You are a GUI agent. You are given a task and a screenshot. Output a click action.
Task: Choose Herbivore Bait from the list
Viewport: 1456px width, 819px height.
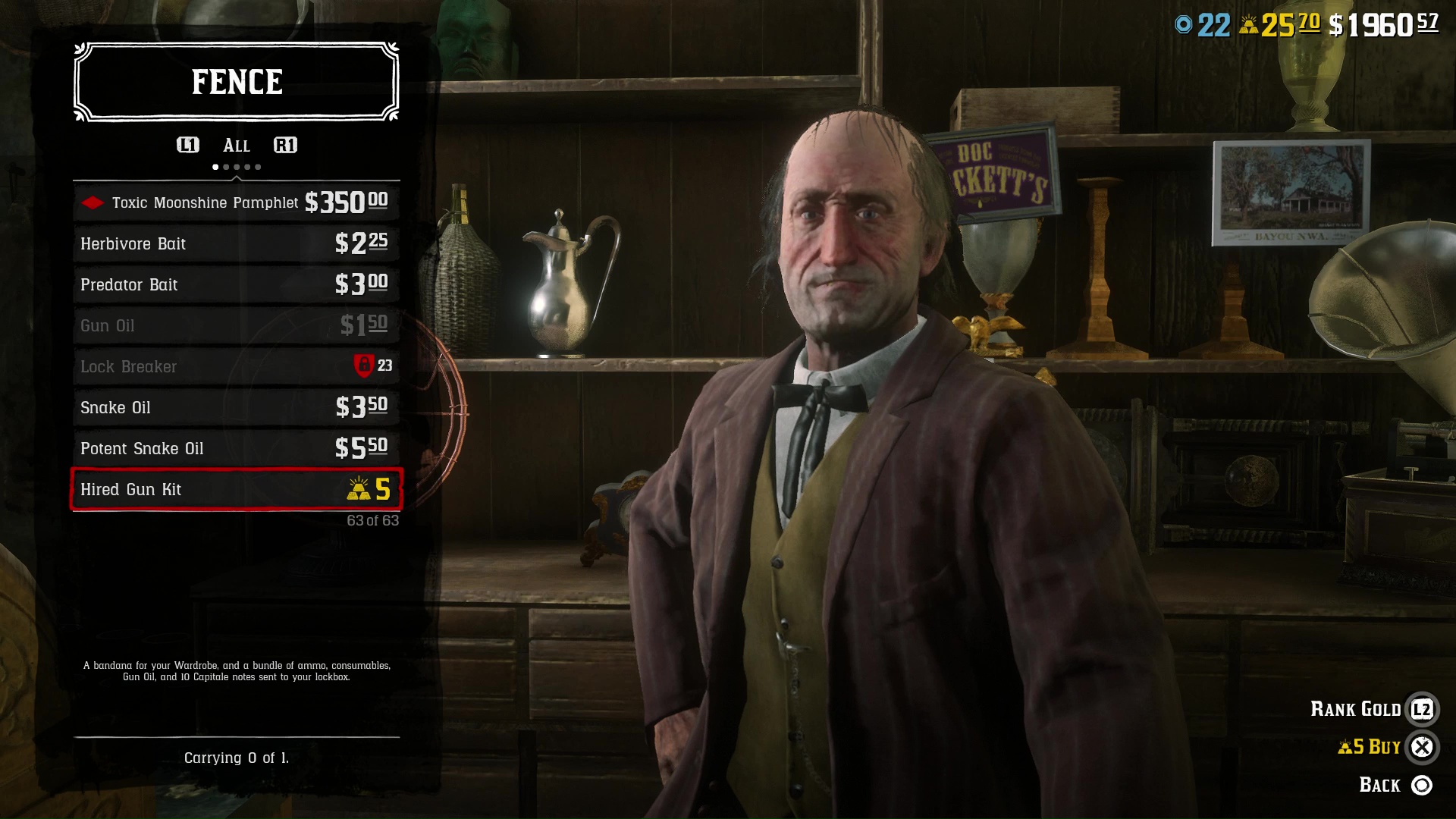point(236,243)
